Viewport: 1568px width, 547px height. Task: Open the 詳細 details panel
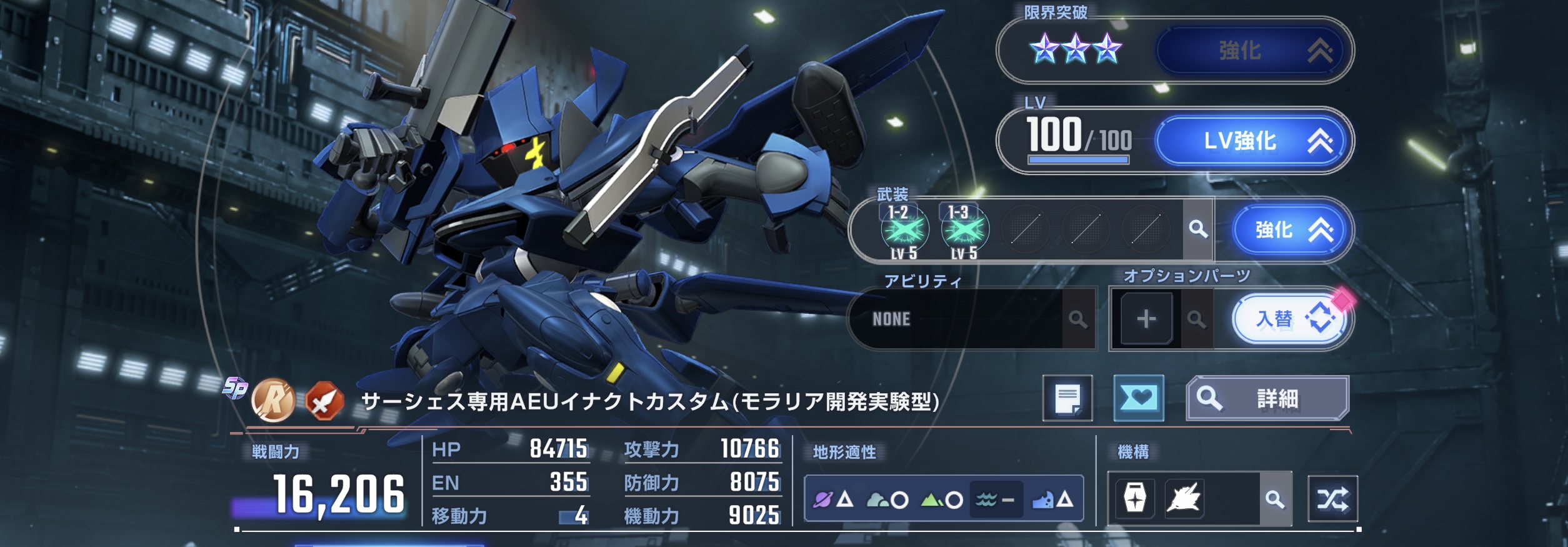1267,398
